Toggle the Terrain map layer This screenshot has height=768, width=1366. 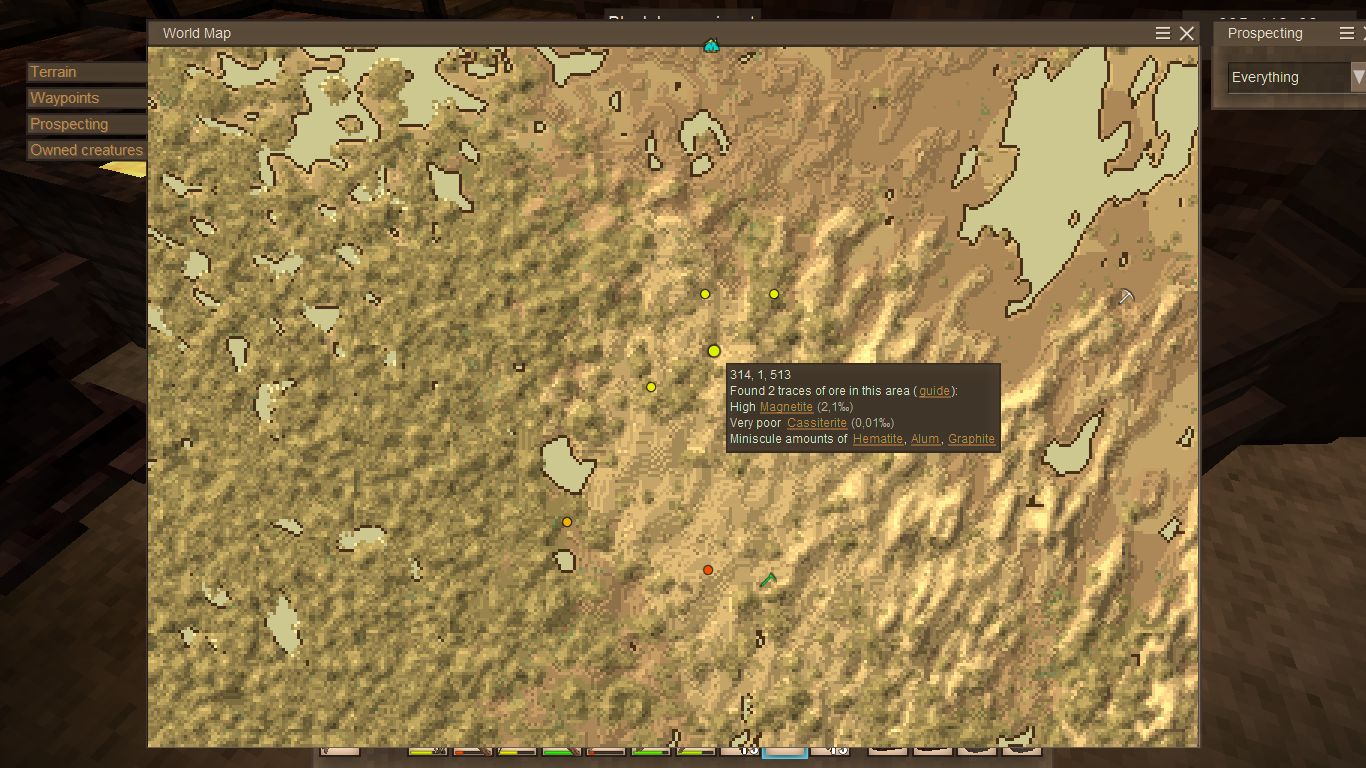[86, 72]
